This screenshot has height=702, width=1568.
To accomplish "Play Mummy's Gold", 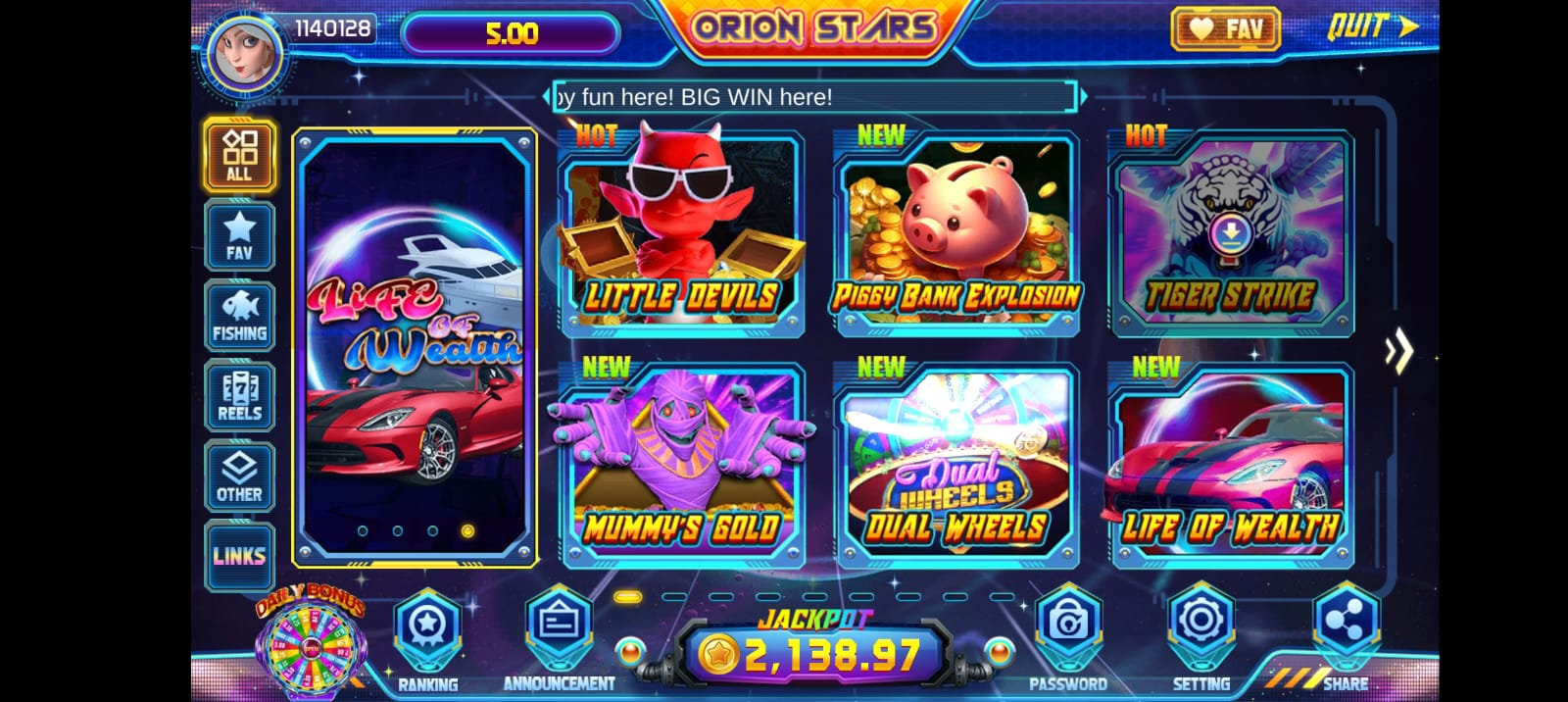I will click(x=681, y=467).
